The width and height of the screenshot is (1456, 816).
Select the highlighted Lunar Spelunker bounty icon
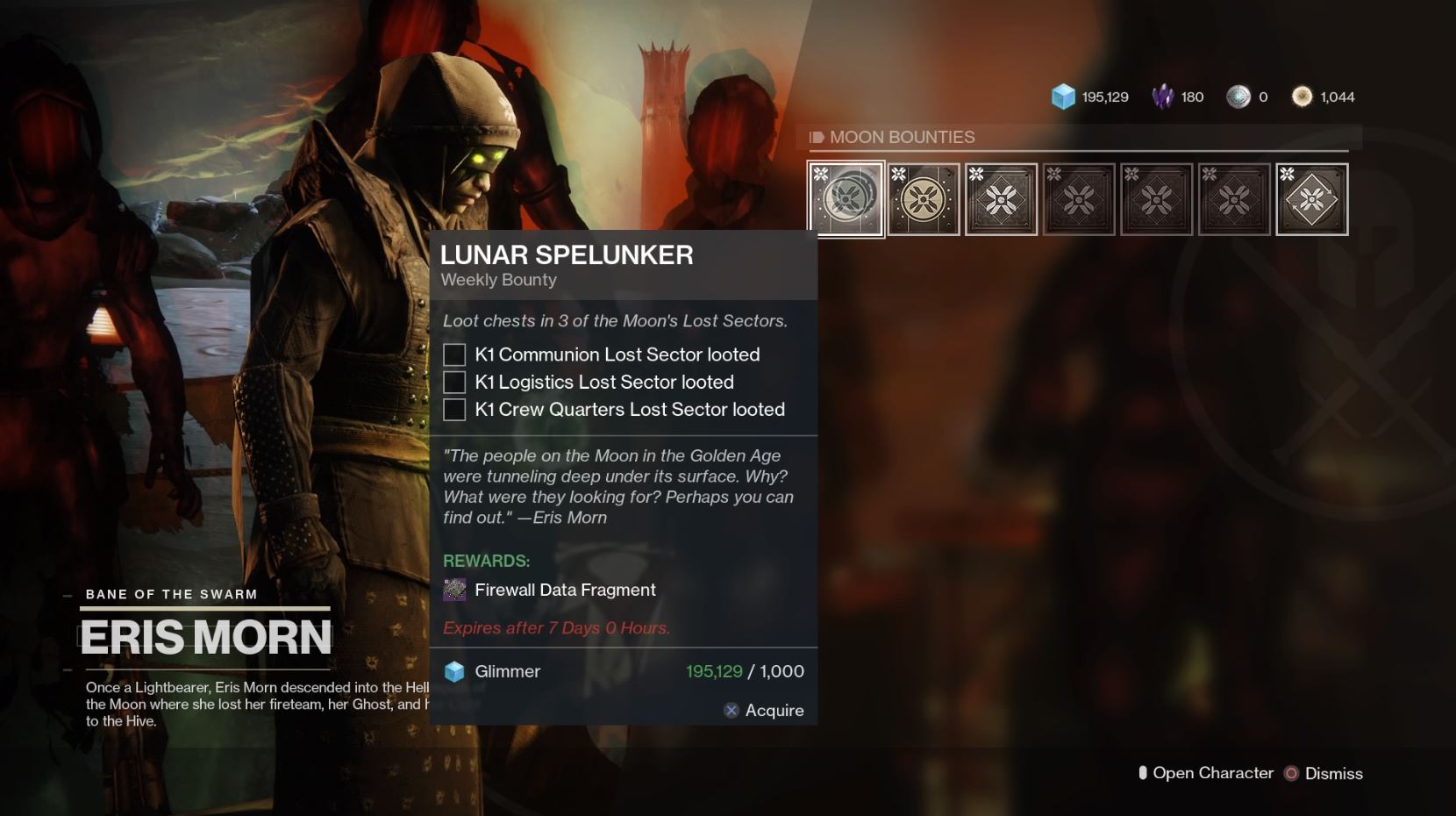pos(845,198)
